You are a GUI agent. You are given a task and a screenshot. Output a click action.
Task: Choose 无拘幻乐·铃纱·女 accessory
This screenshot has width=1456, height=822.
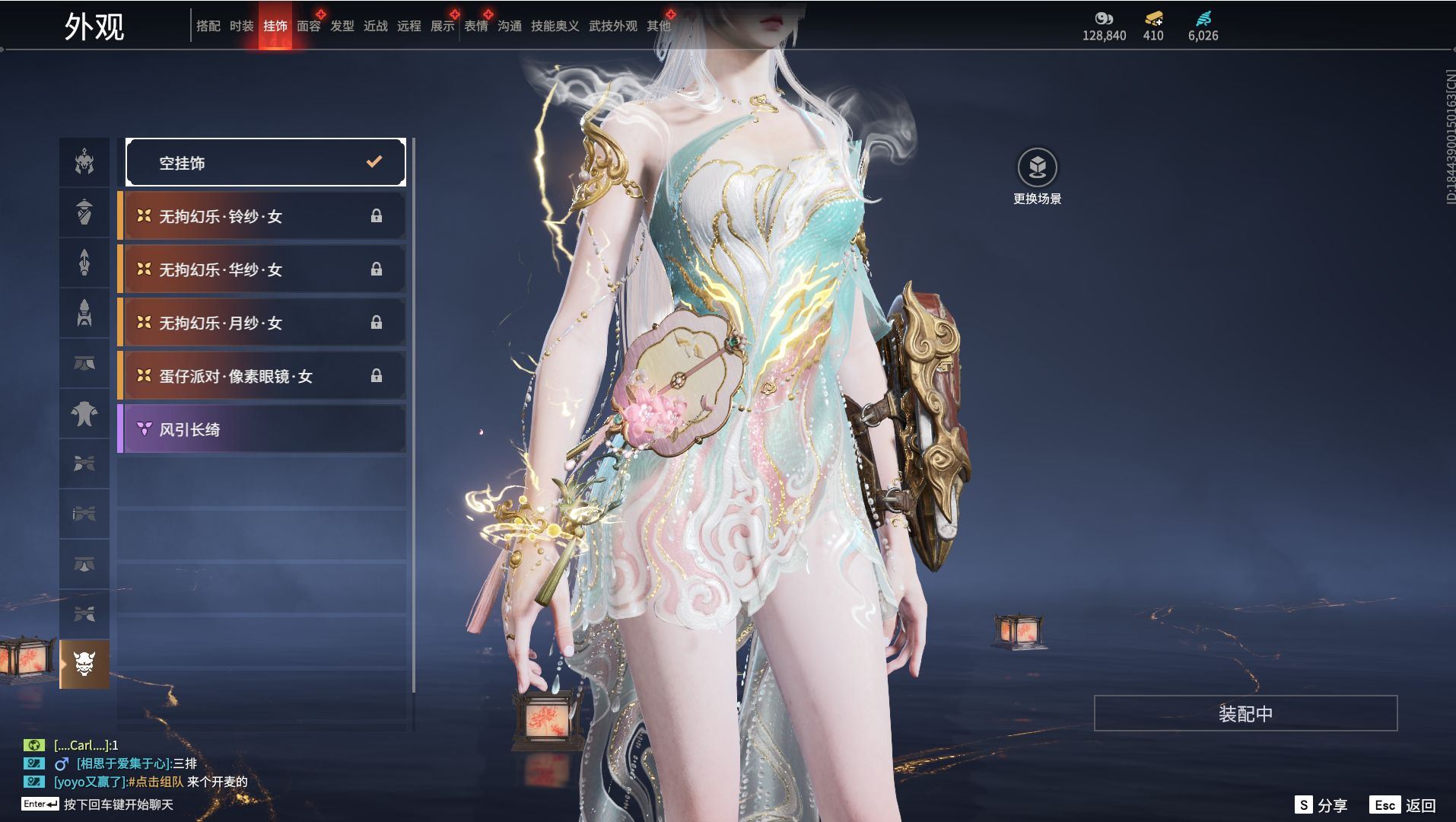(262, 216)
